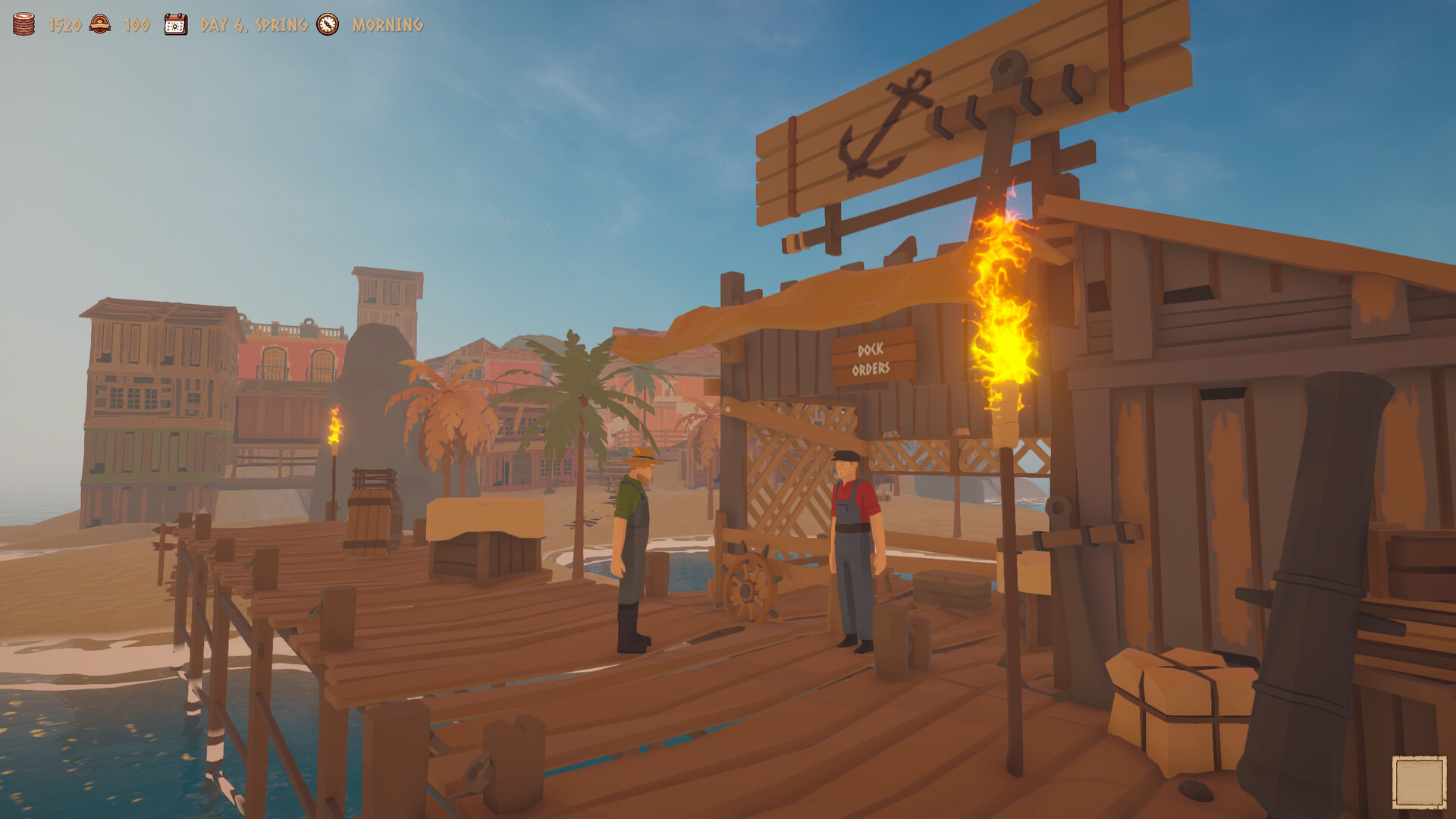Click the coin stack currency icon
This screenshot has height=819, width=1456.
(23, 23)
